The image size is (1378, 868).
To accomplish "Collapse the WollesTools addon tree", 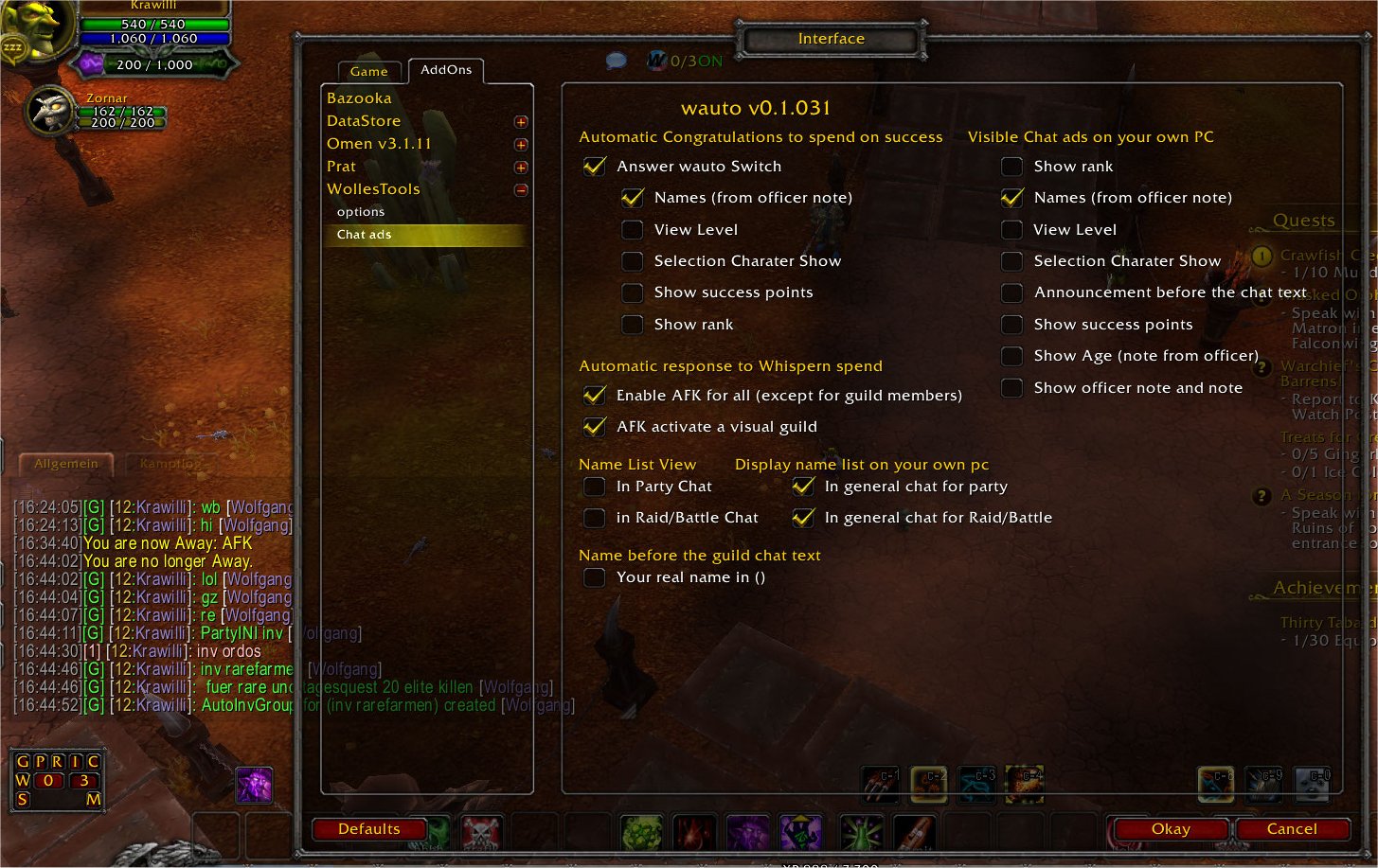I will pos(520,189).
